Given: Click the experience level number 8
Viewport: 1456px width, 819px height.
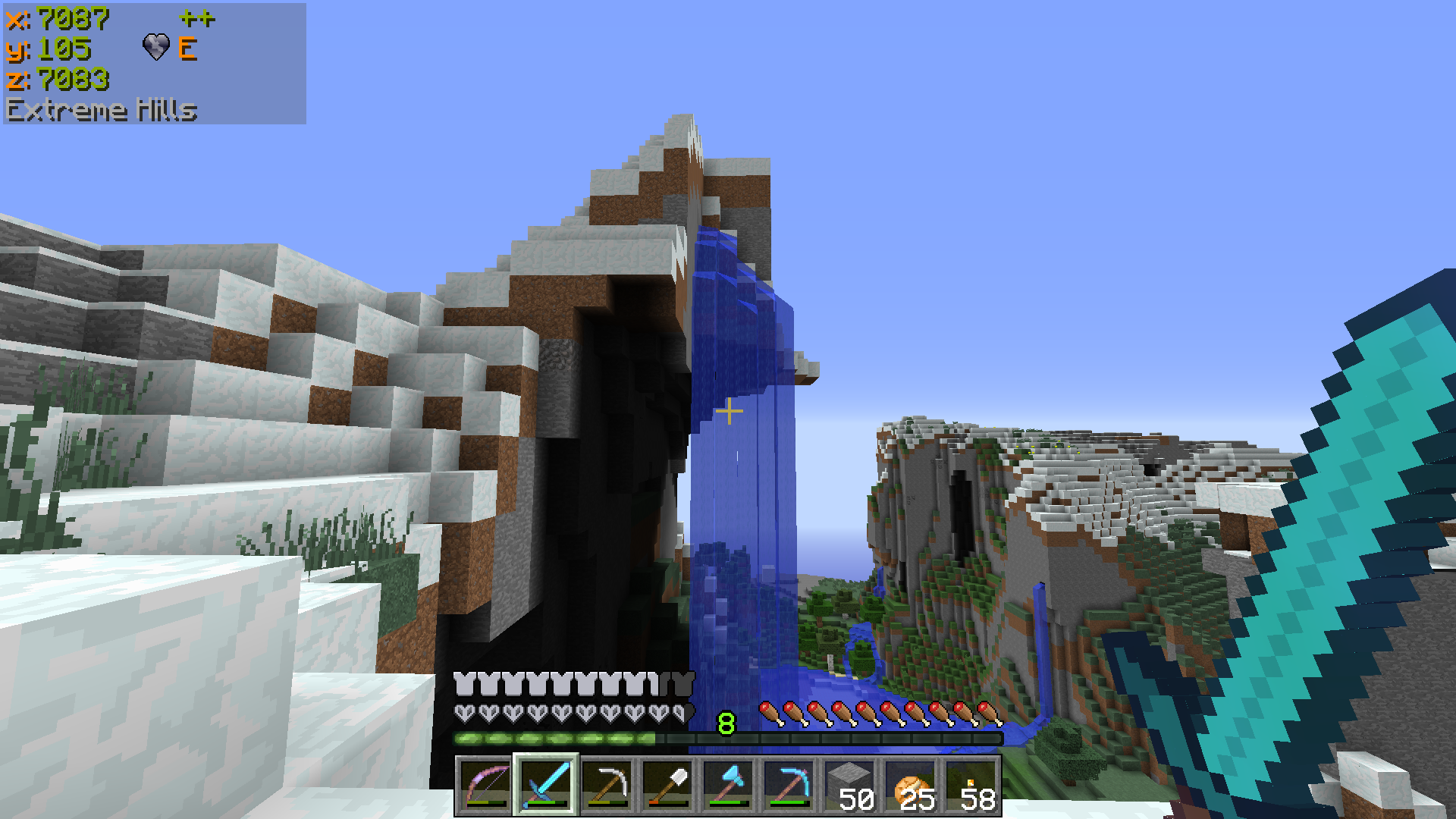Looking at the screenshot, I should click(726, 723).
